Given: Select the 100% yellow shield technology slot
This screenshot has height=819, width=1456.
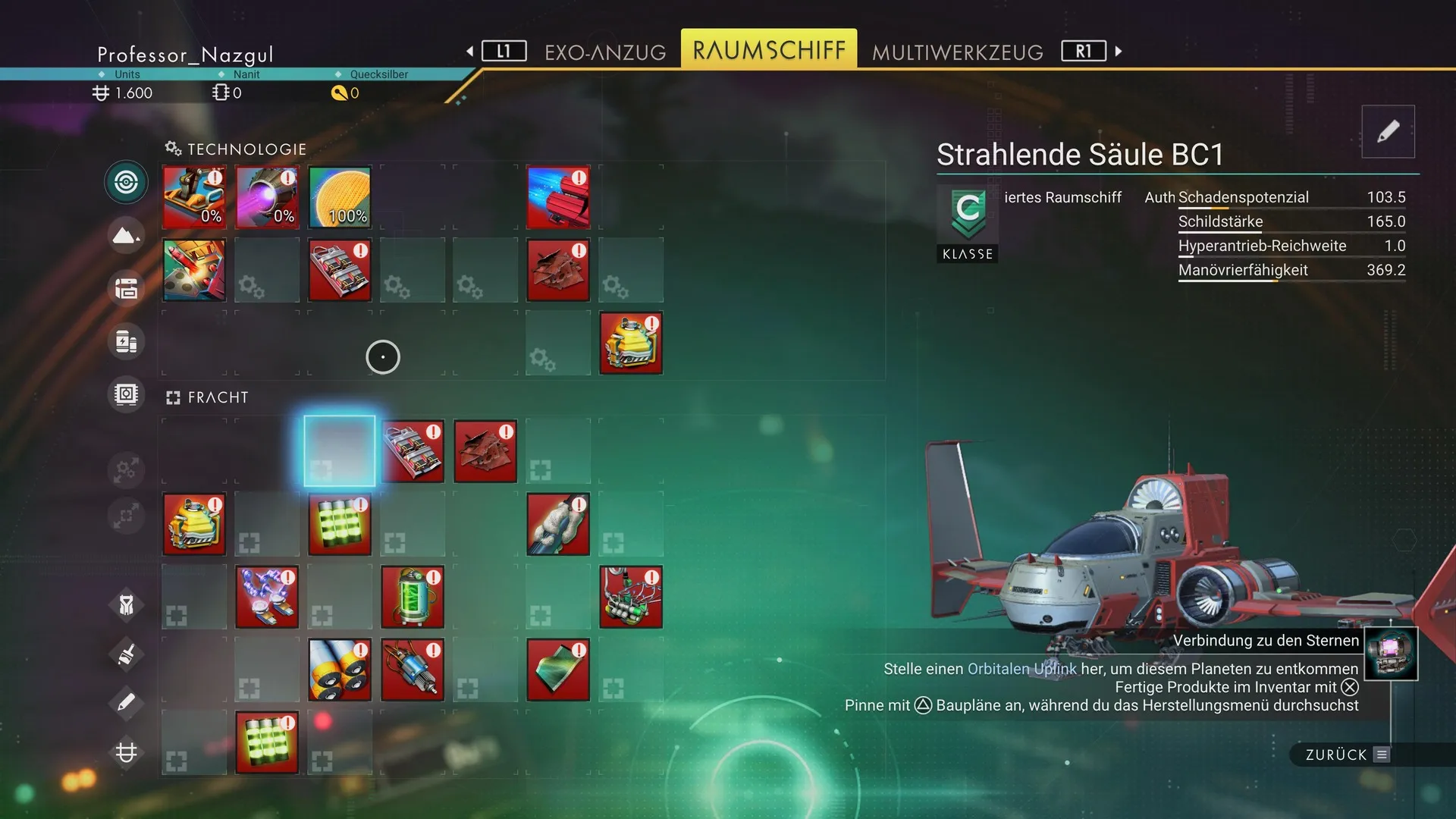Looking at the screenshot, I should [340, 197].
